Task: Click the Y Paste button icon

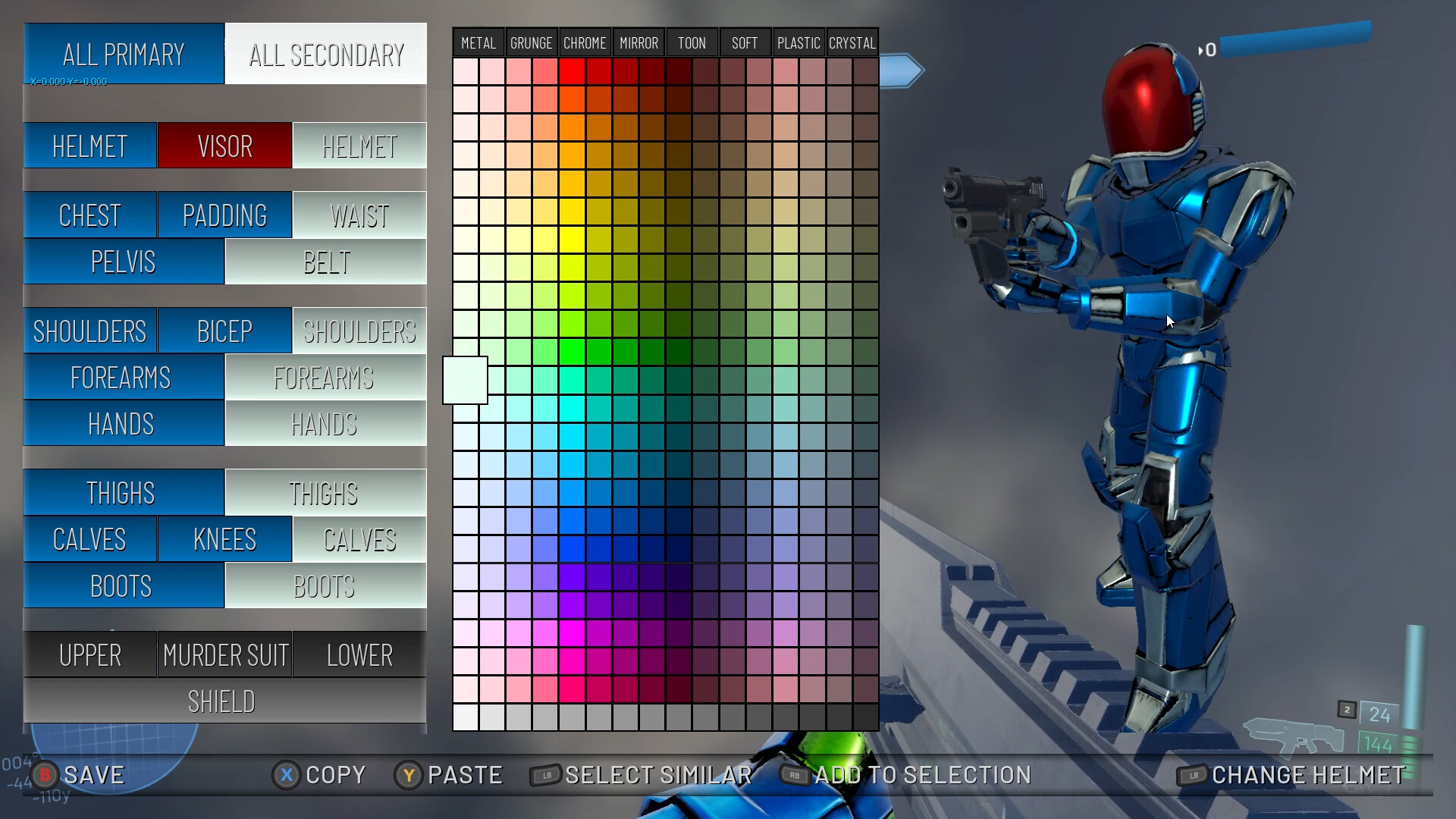Action: 409,775
